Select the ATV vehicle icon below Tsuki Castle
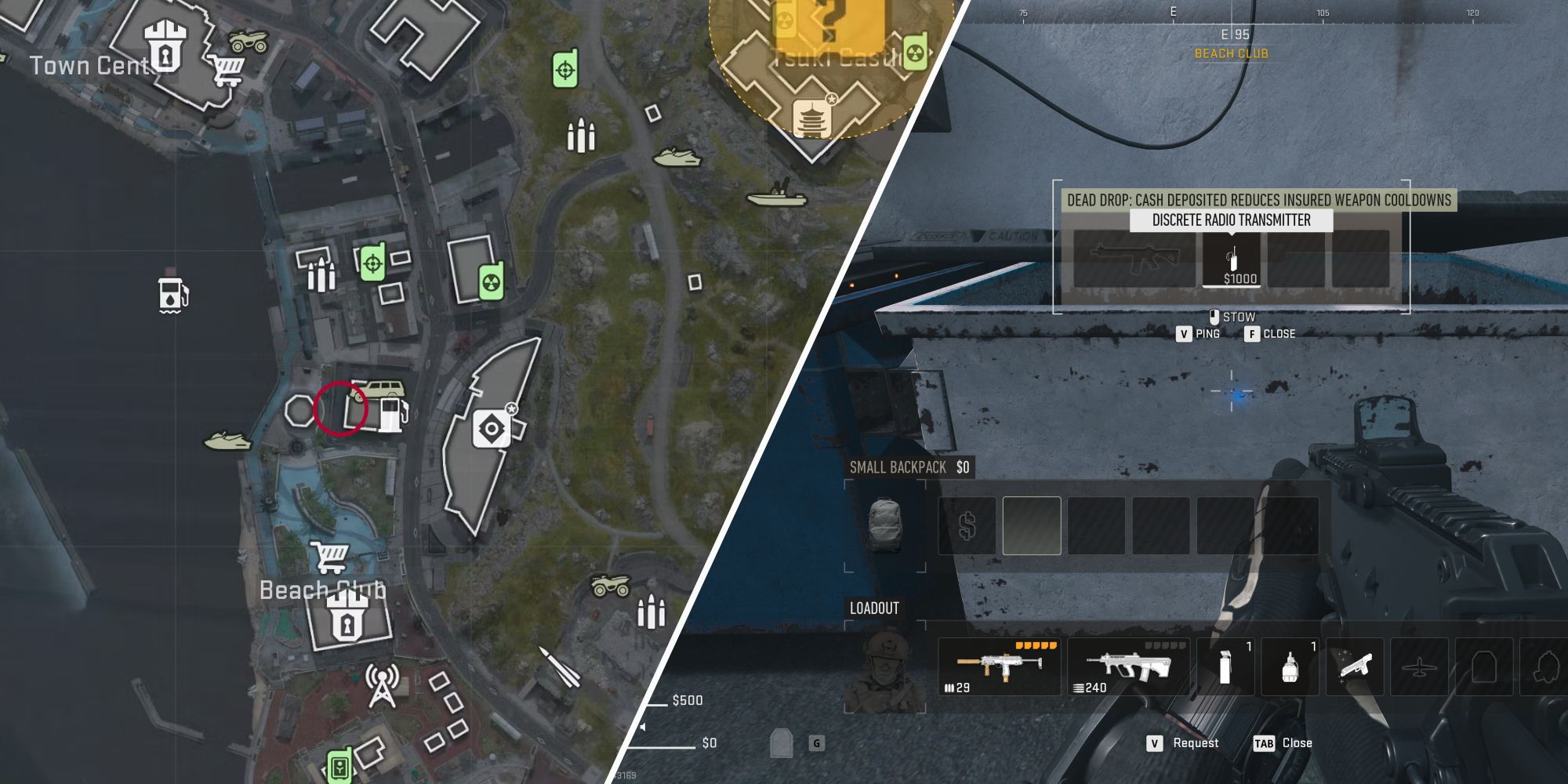 point(610,584)
